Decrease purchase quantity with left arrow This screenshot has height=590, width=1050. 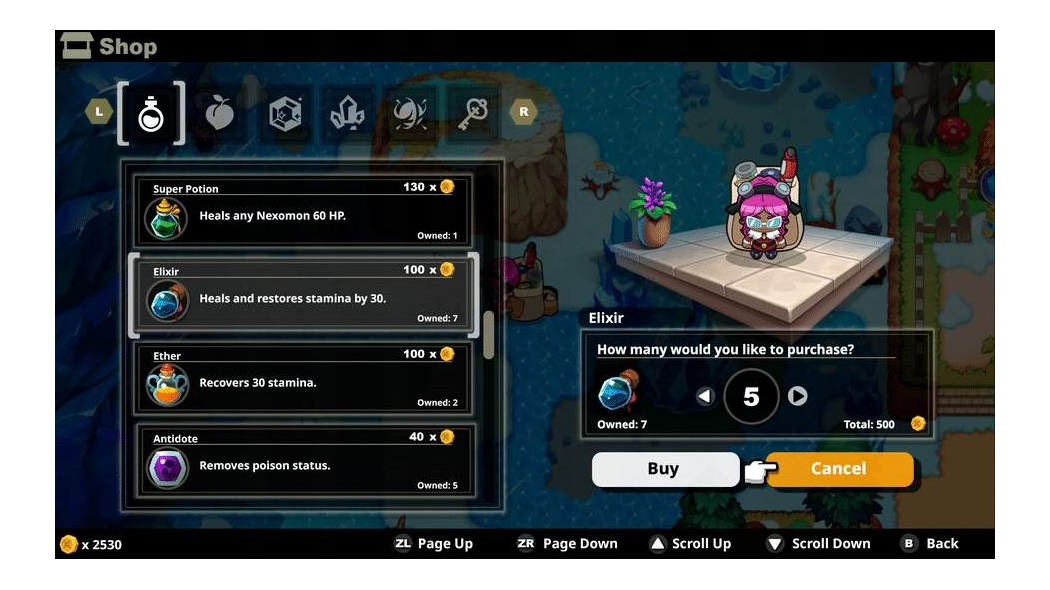[x=705, y=396]
